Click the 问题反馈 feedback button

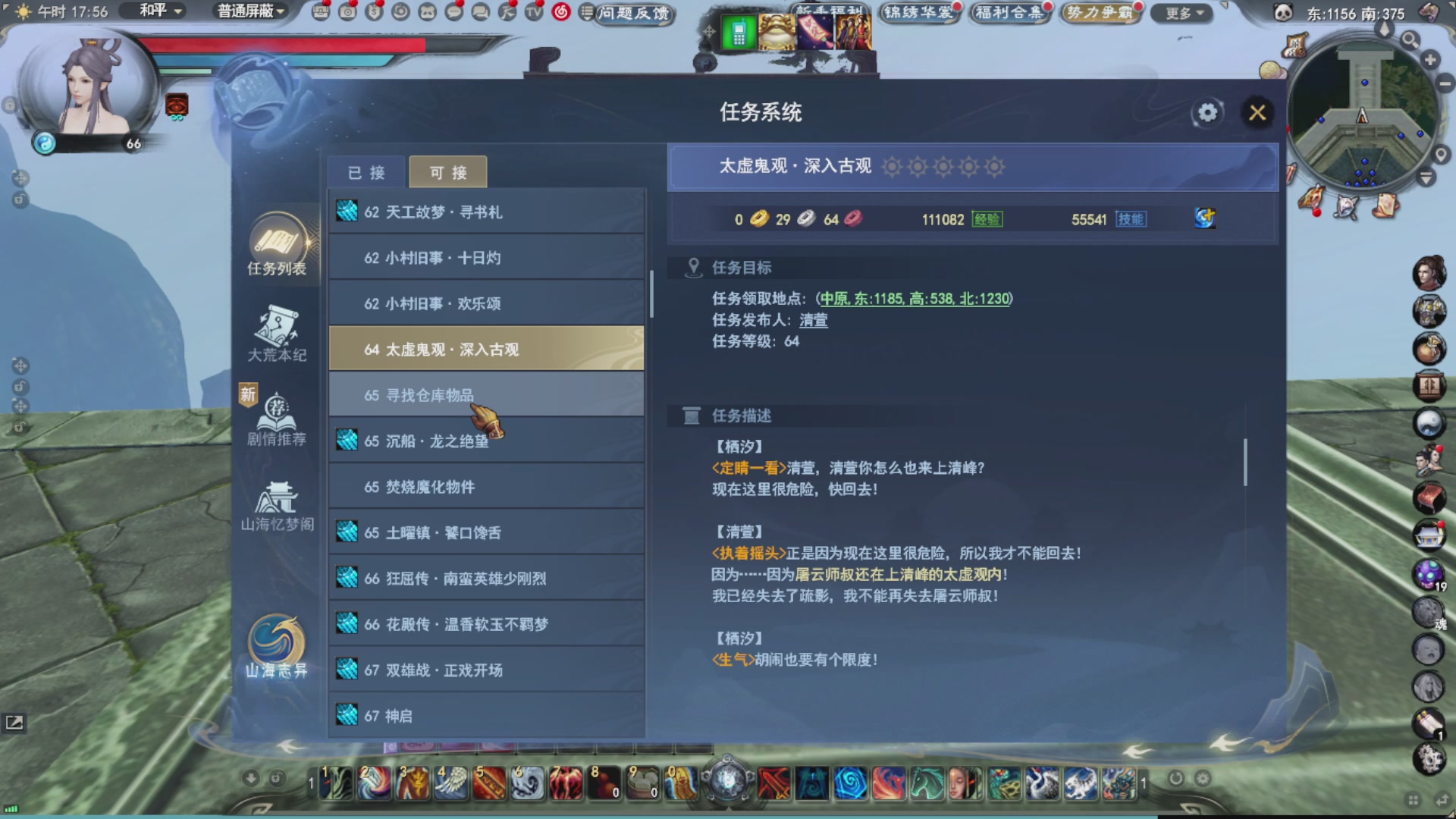click(634, 15)
